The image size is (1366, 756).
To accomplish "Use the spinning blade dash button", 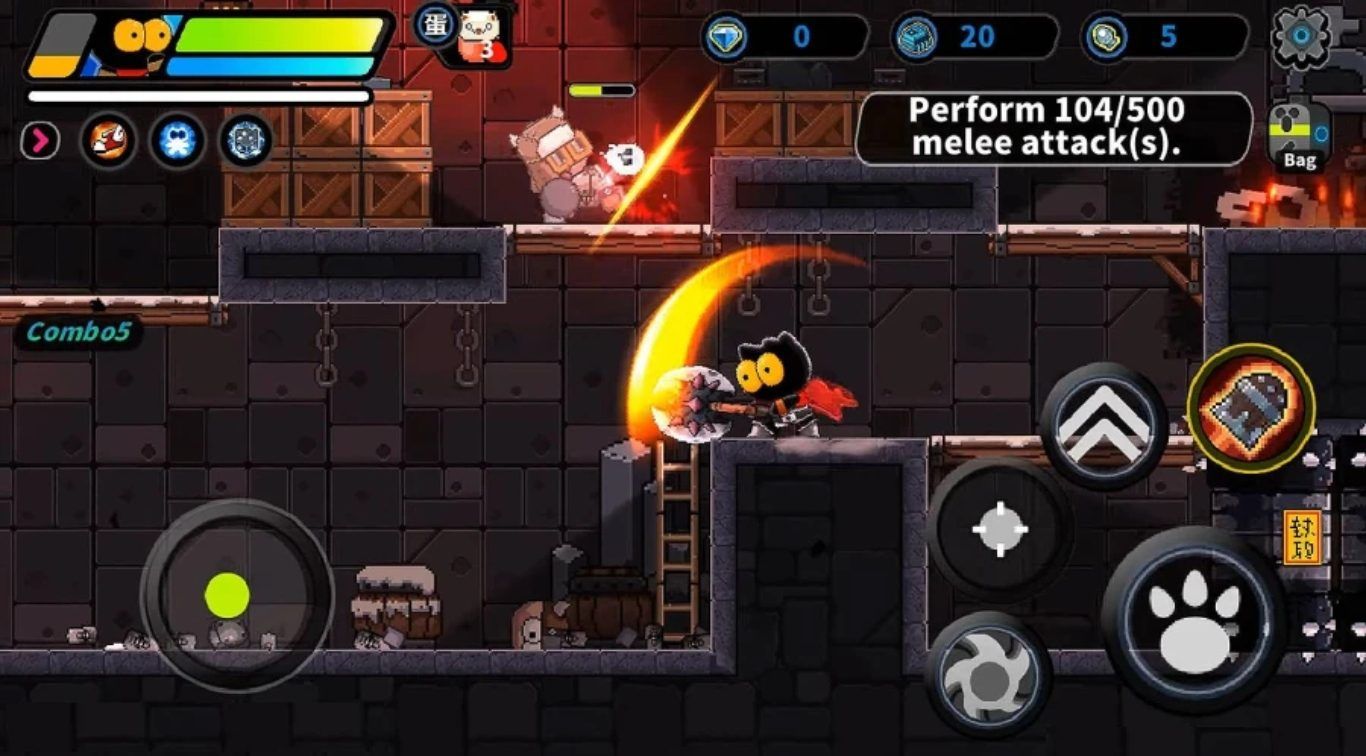I will 987,675.
